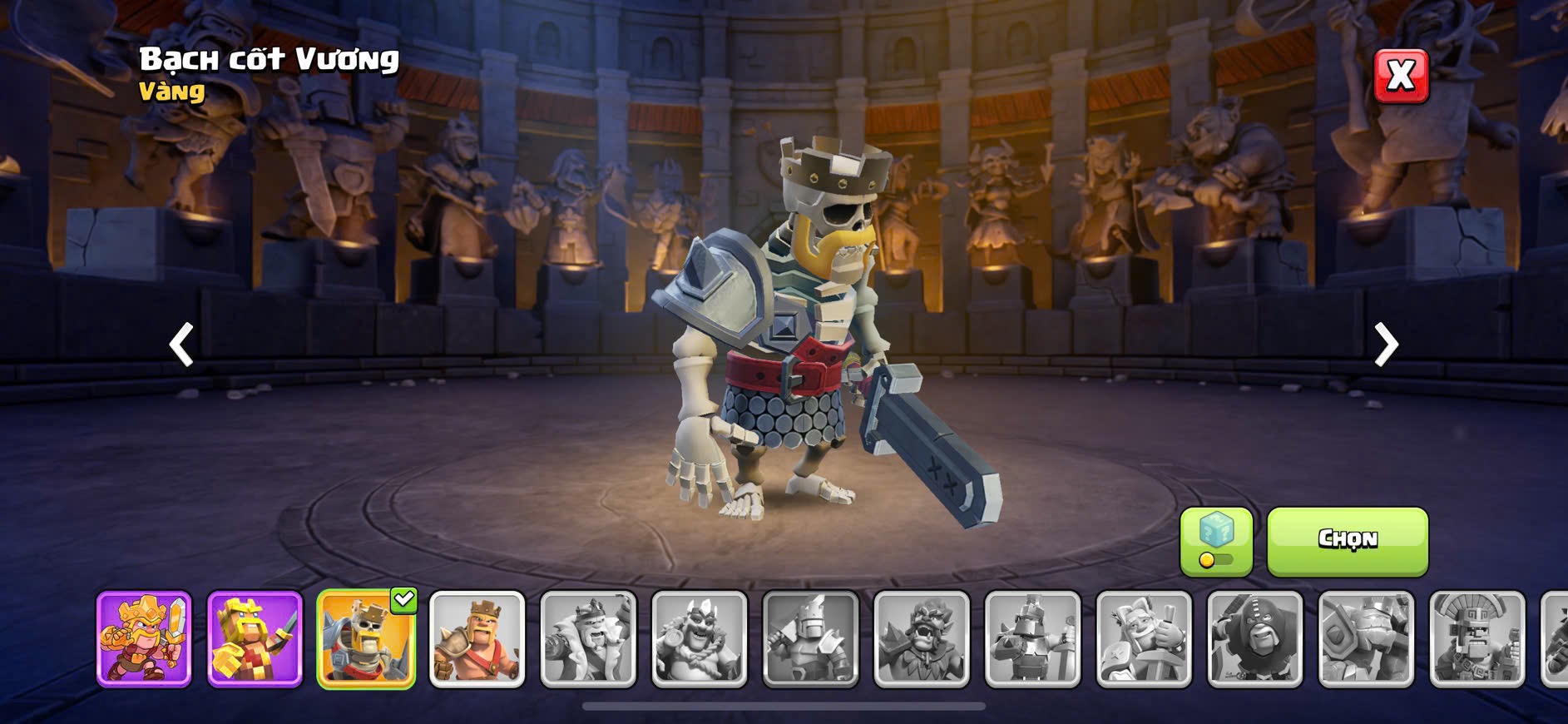The height and width of the screenshot is (724, 1568).
Task: Pick the locked hooded executioner king skin
Action: (x=1255, y=639)
